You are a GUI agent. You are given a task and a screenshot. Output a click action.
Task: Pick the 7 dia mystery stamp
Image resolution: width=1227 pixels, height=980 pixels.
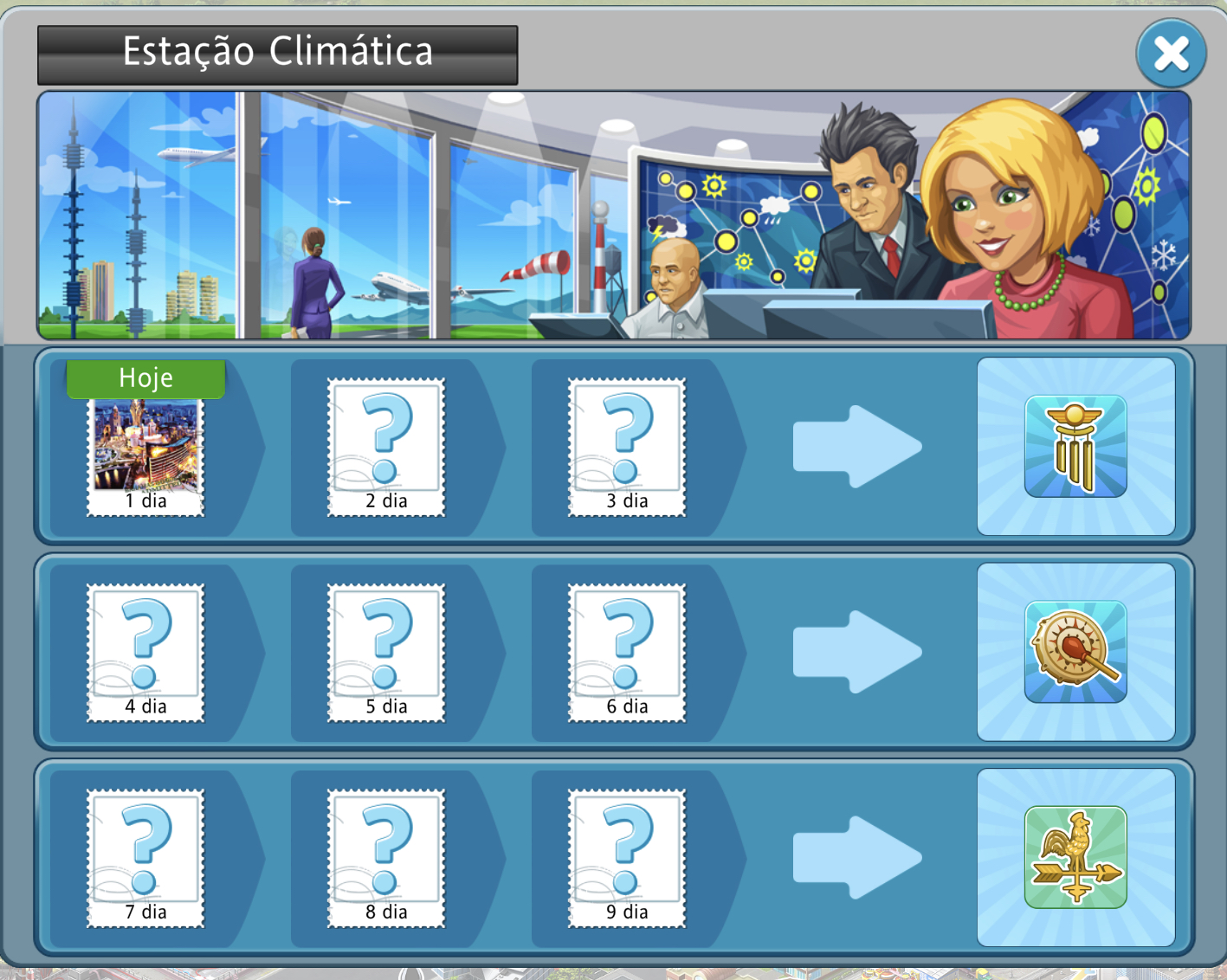pos(145,858)
